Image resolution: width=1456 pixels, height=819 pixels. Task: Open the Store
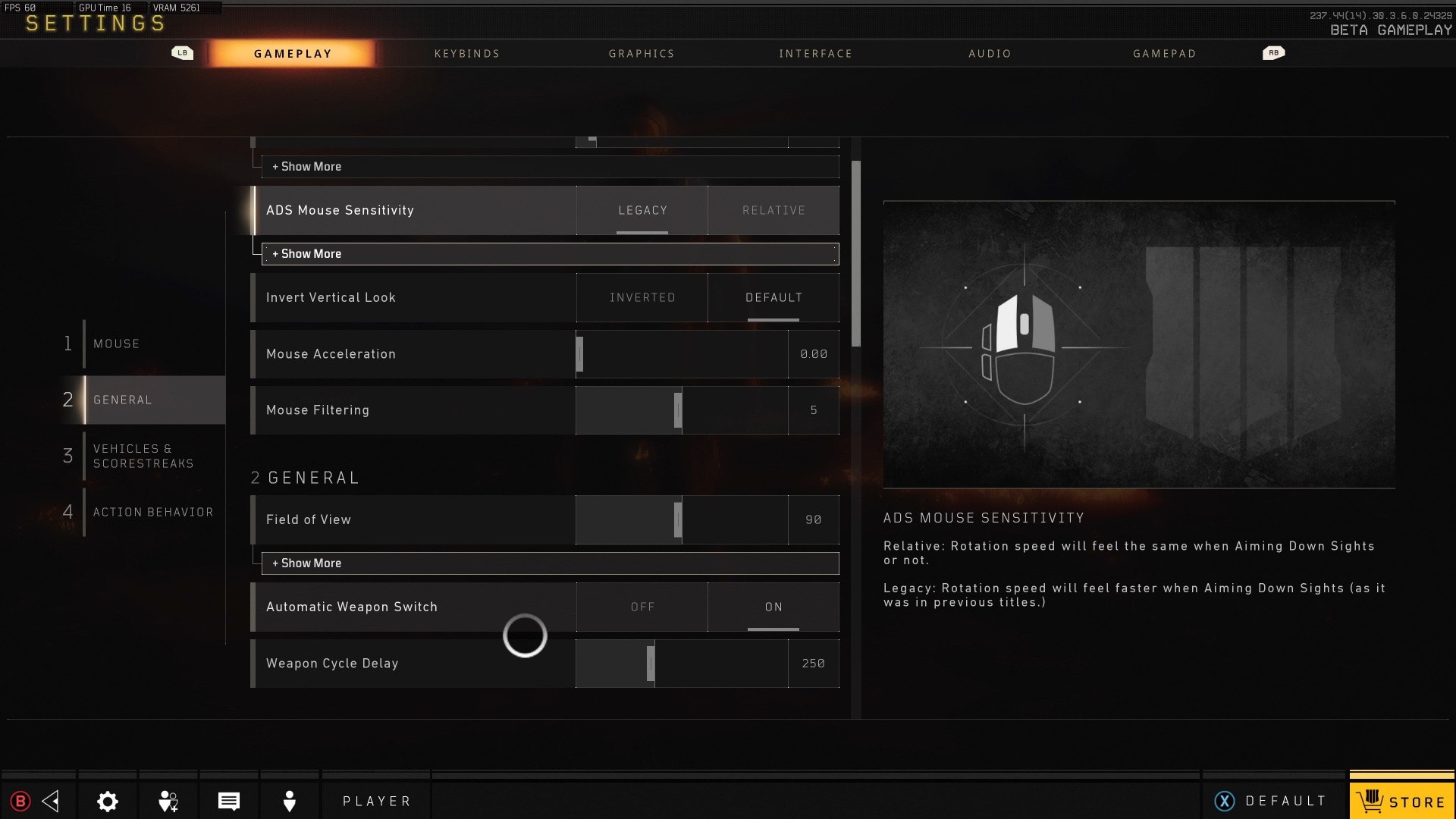point(1401,801)
